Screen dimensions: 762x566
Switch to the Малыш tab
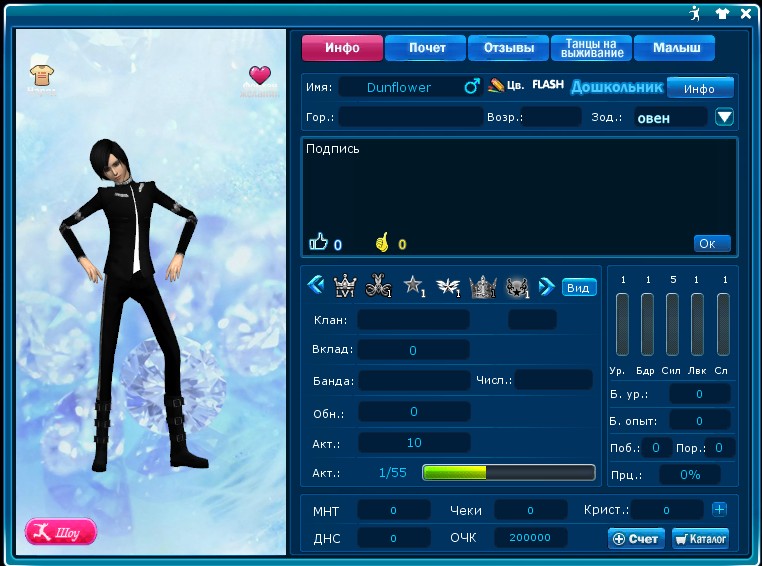click(676, 48)
